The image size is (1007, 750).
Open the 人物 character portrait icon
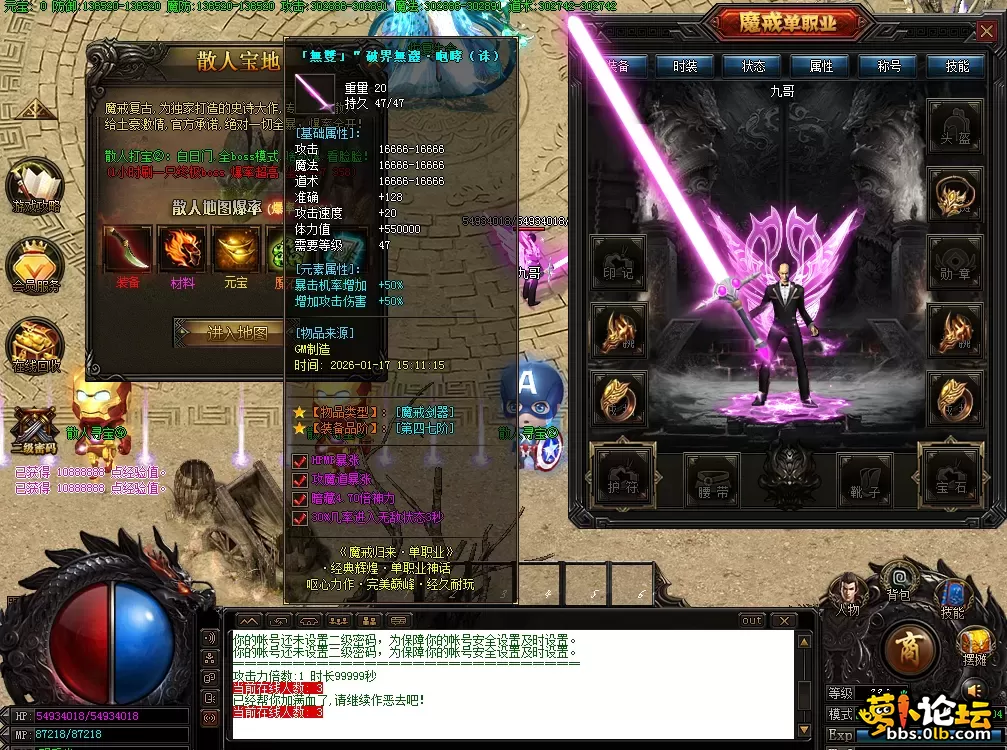pyautogui.click(x=846, y=593)
